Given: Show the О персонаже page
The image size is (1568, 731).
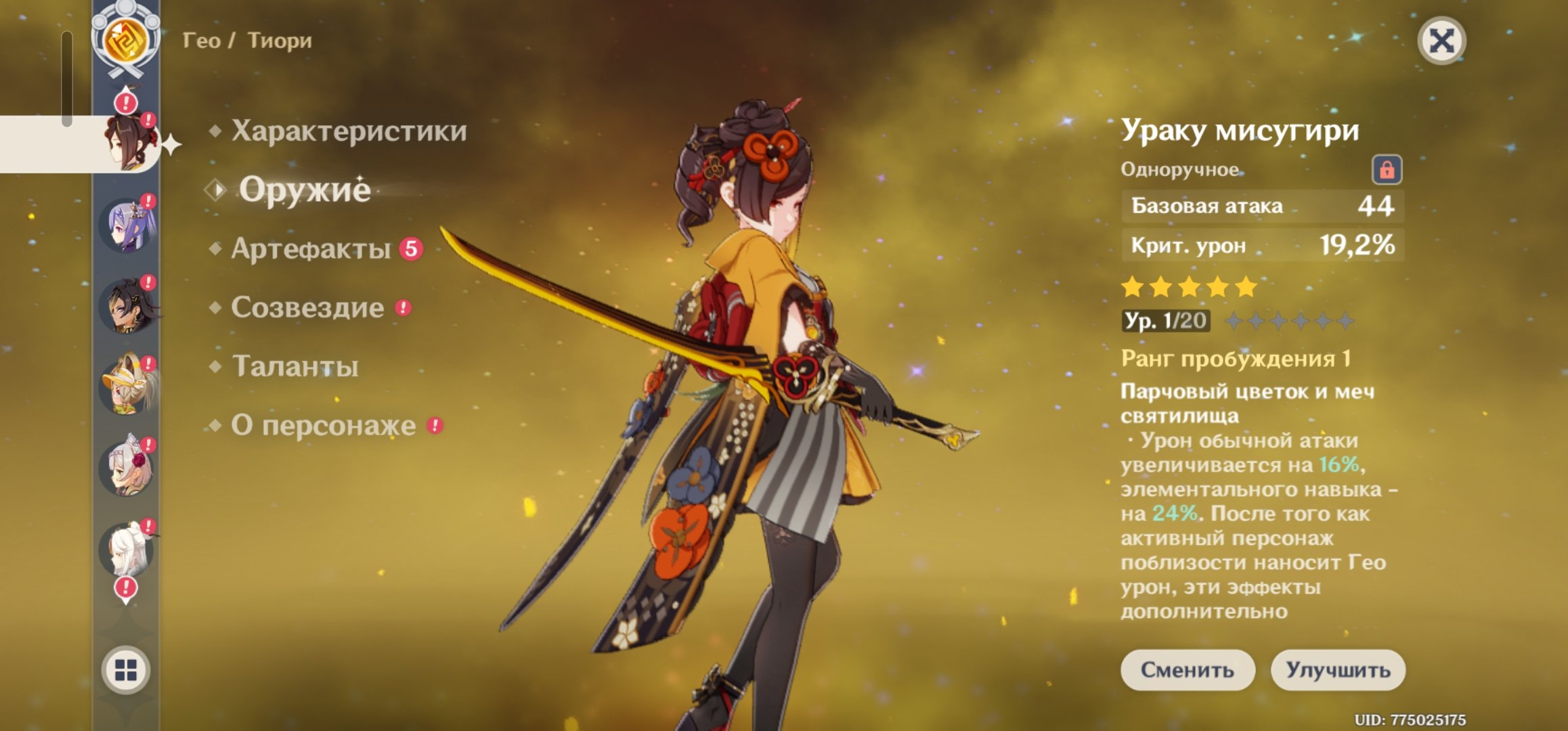Looking at the screenshot, I should click(x=323, y=426).
